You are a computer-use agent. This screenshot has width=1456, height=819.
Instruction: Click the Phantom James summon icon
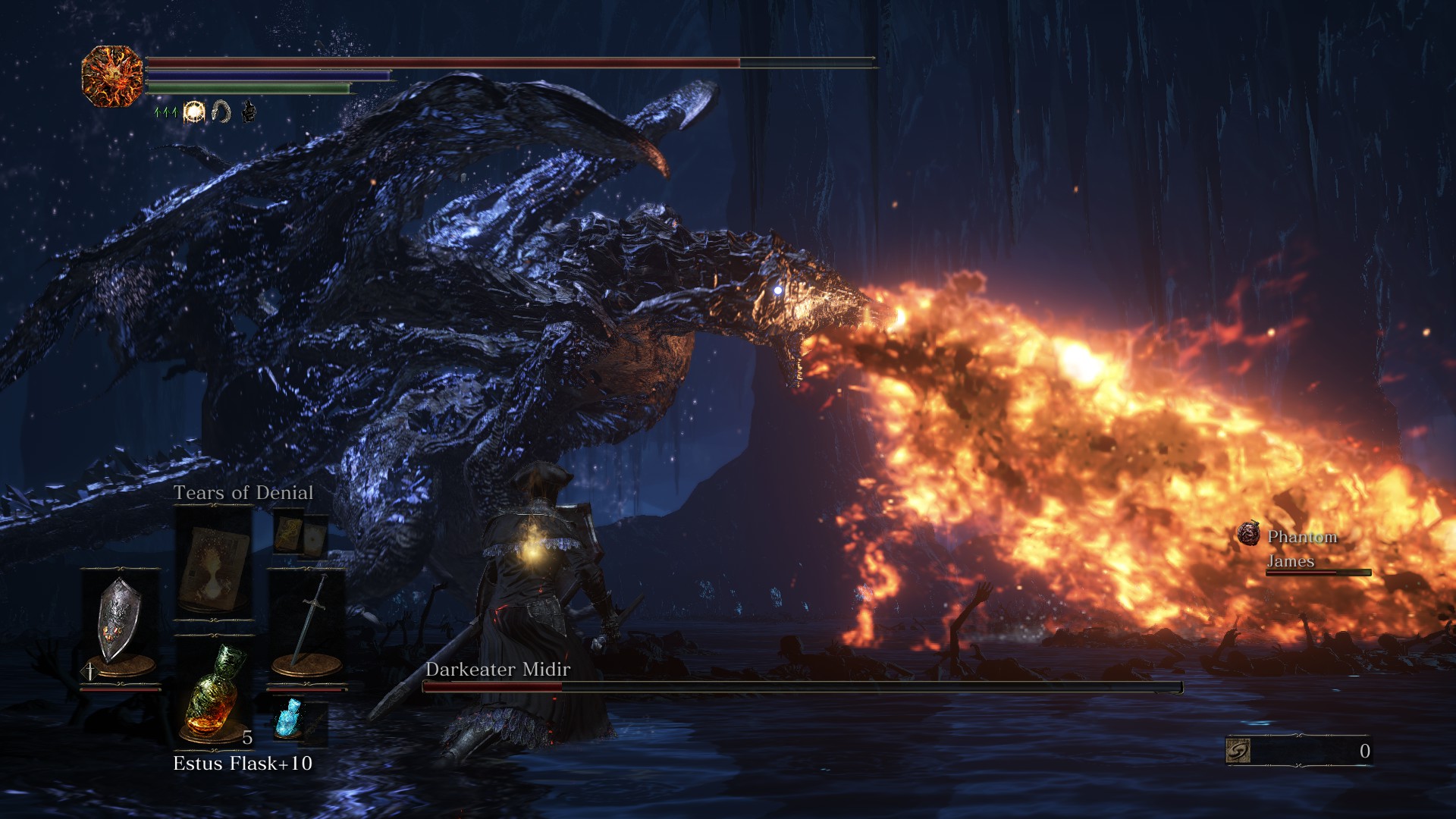click(x=1248, y=535)
